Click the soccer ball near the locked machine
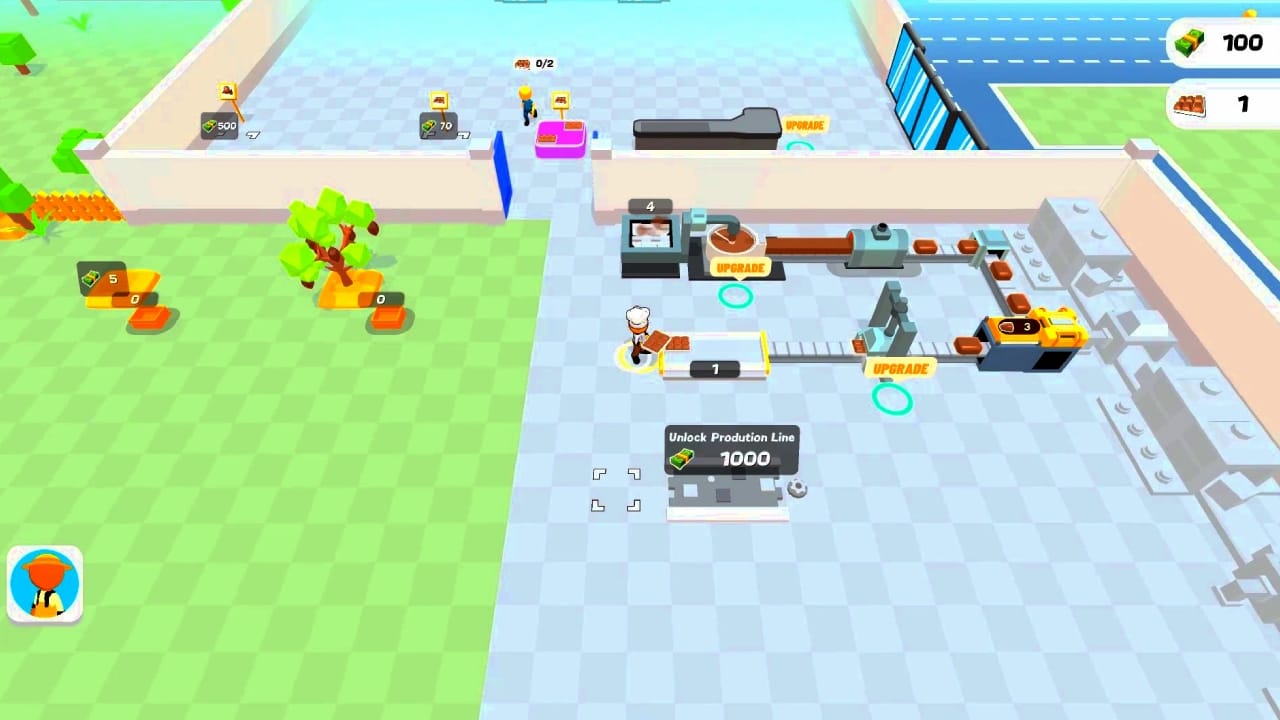 (x=797, y=487)
